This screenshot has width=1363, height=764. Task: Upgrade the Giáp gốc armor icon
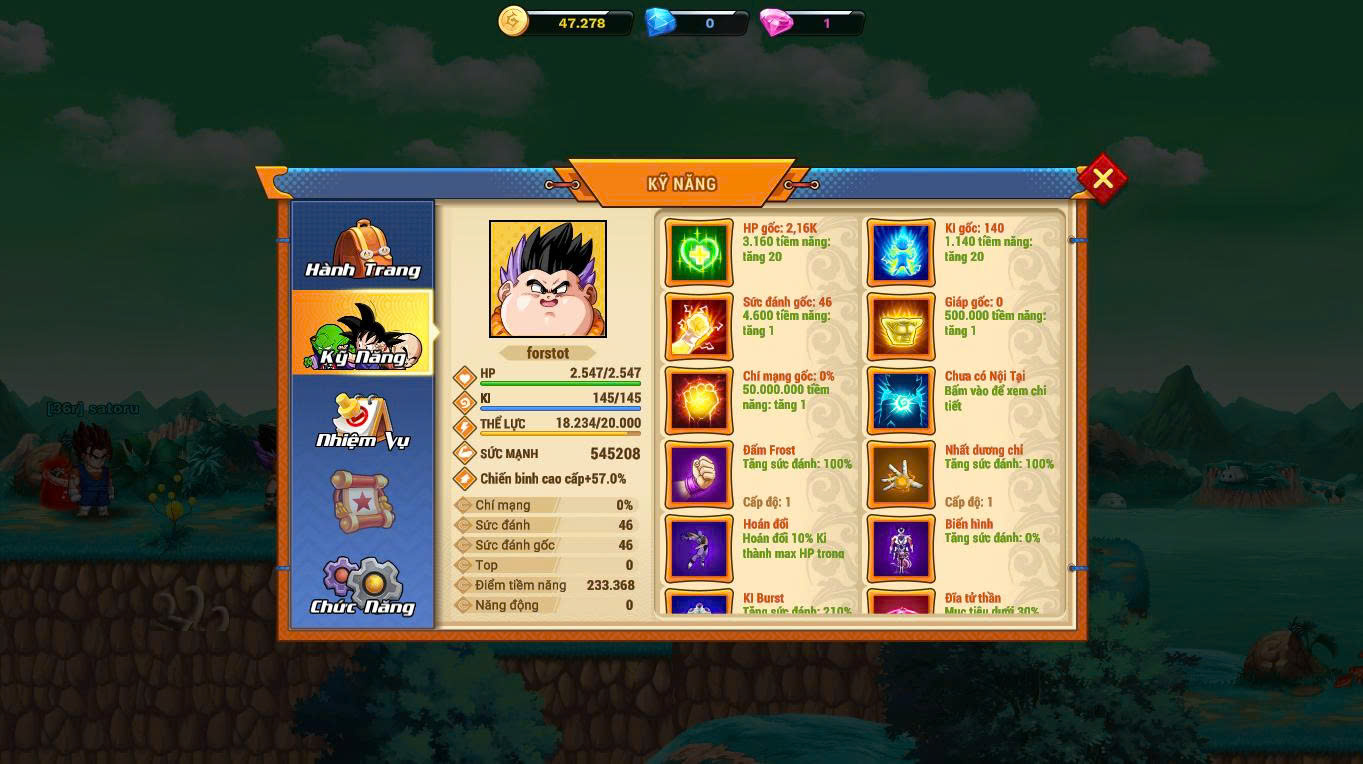tap(901, 327)
